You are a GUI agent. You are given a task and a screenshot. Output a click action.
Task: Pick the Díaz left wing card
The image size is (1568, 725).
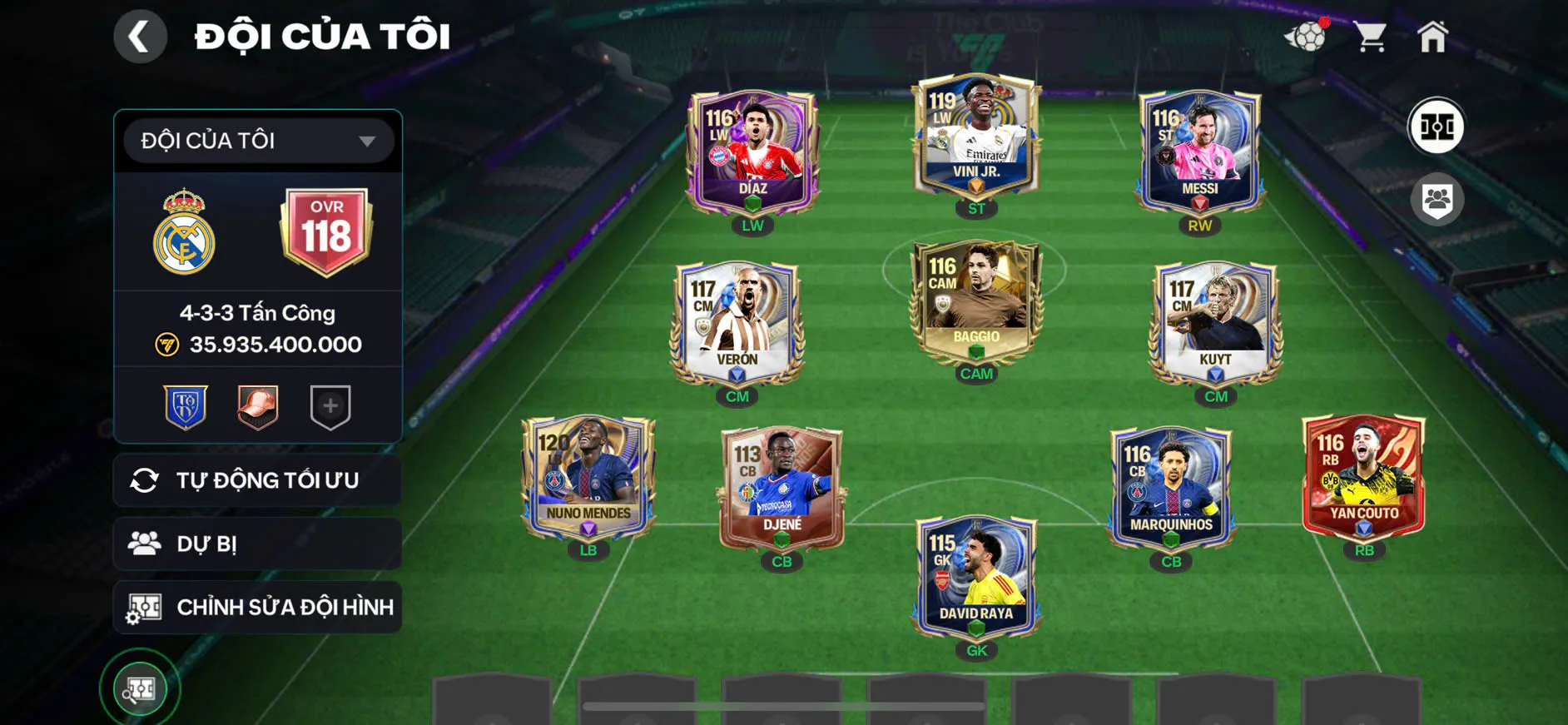[752, 151]
